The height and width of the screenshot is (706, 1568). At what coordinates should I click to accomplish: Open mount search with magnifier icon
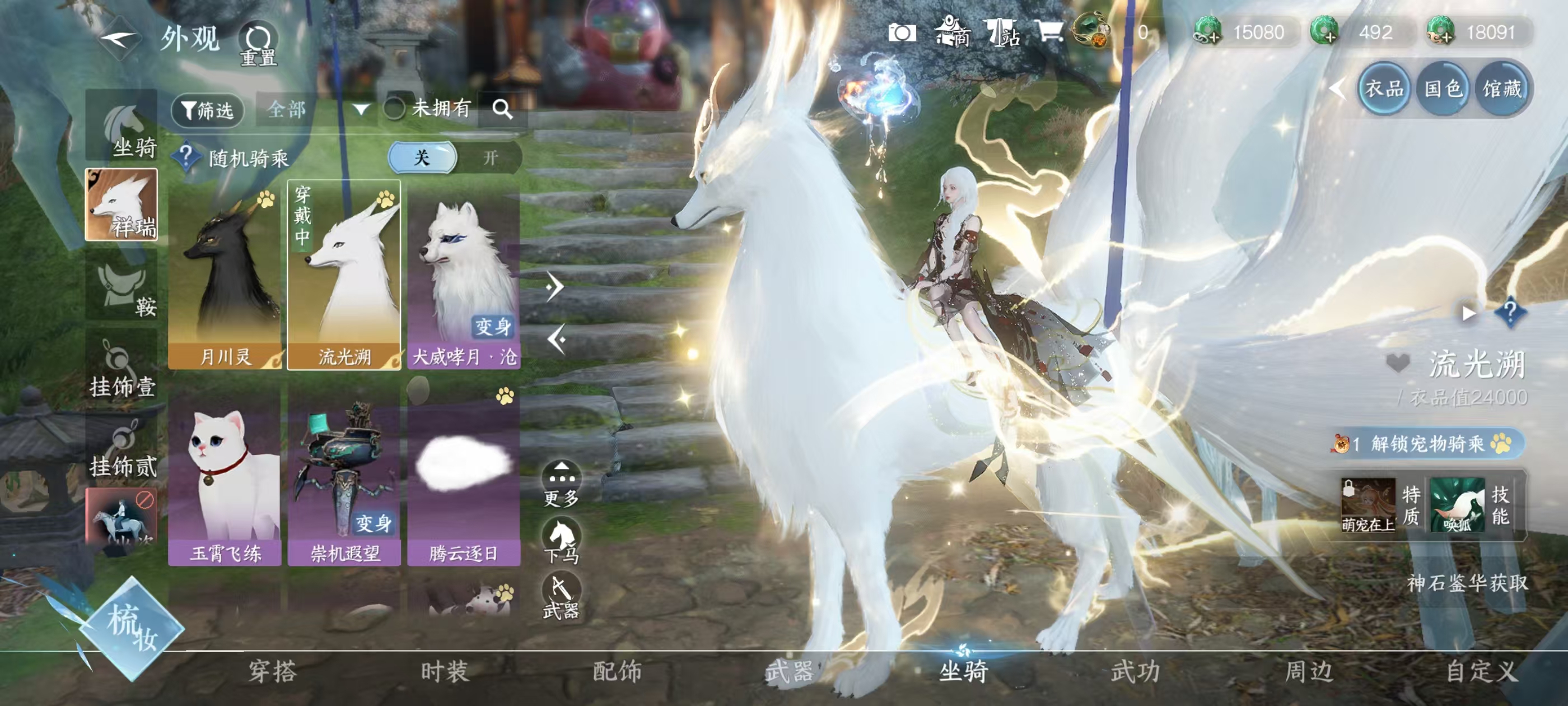point(502,110)
